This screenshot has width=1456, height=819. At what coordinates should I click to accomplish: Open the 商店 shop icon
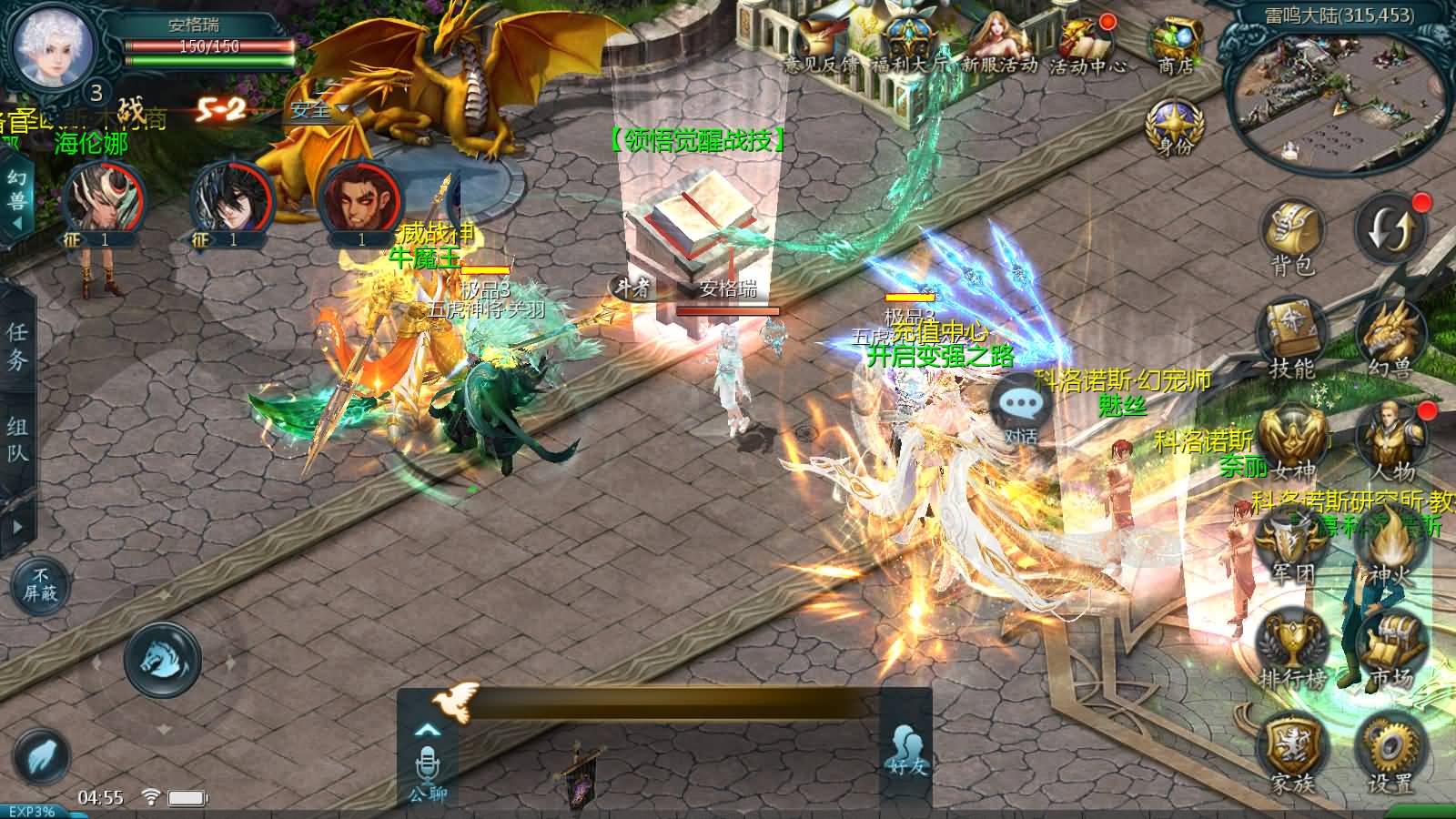tap(1175, 44)
